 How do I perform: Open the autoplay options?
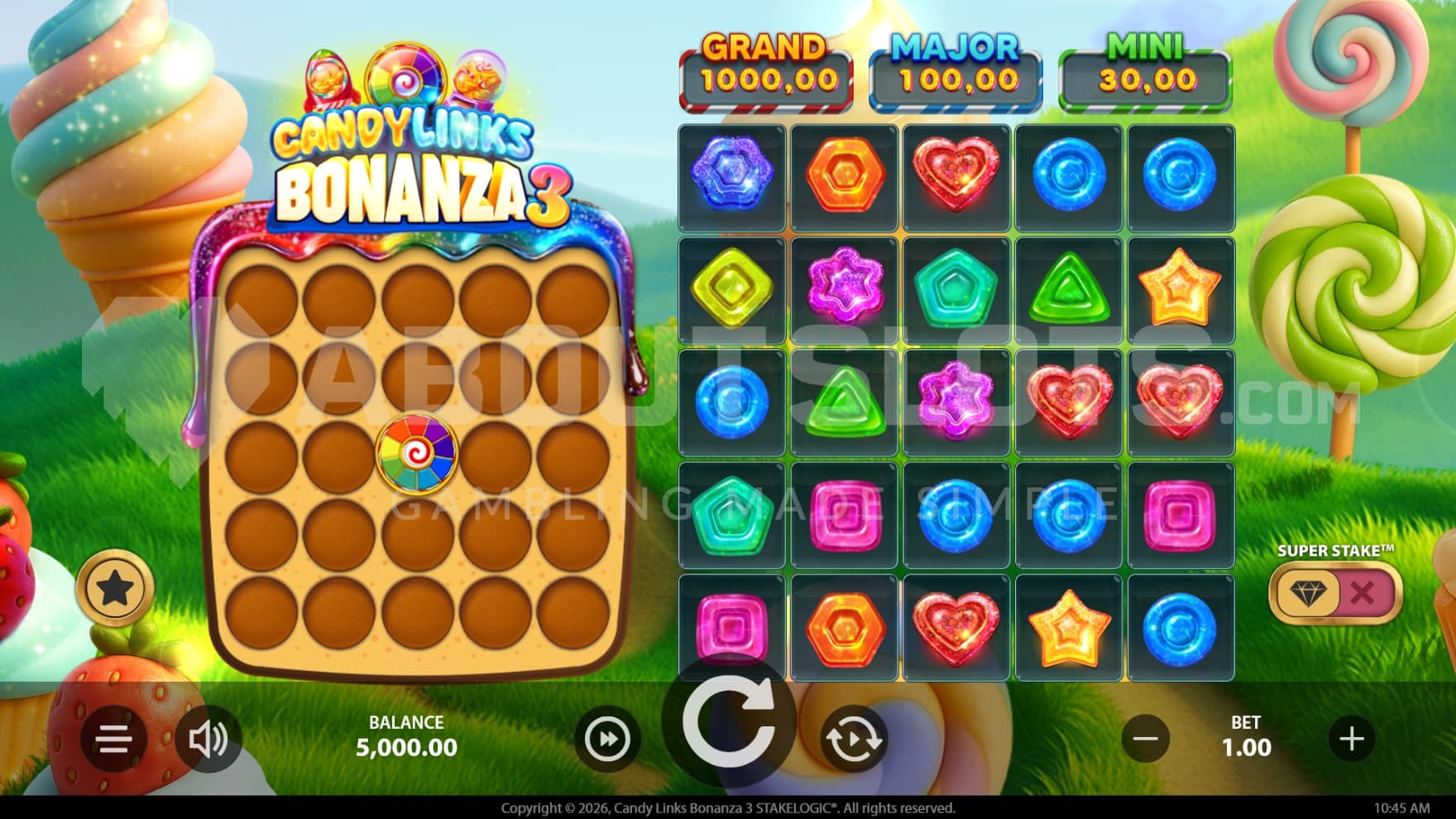click(x=853, y=739)
